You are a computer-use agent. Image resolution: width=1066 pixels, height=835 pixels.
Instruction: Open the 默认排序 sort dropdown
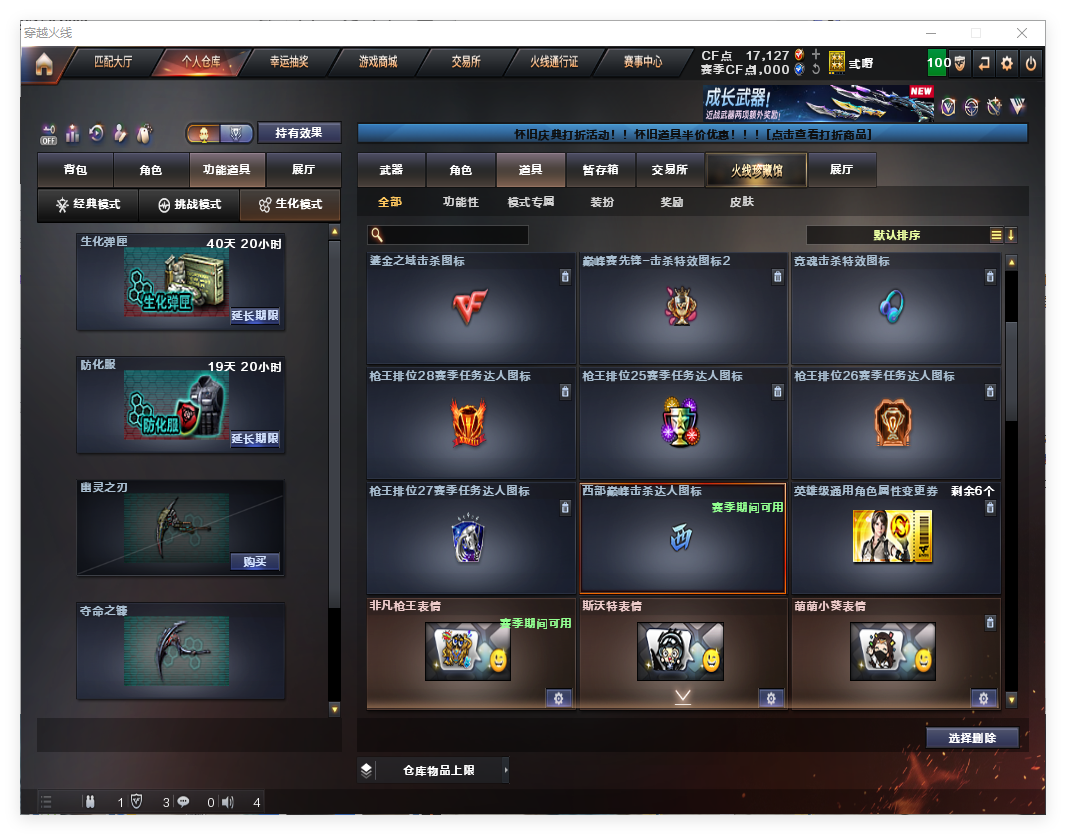point(897,235)
